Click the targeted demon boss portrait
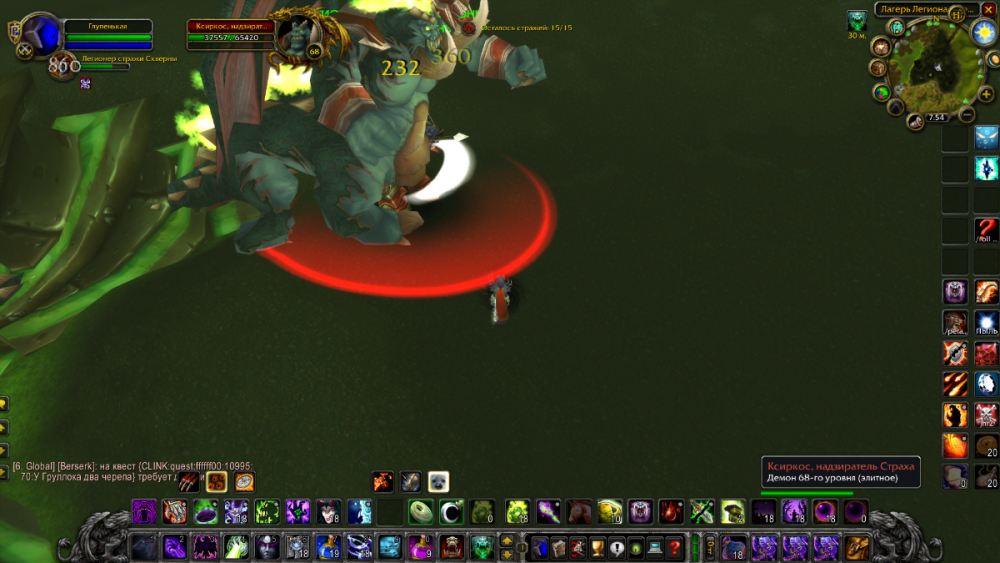Viewport: 1000px width, 563px height. tap(296, 37)
